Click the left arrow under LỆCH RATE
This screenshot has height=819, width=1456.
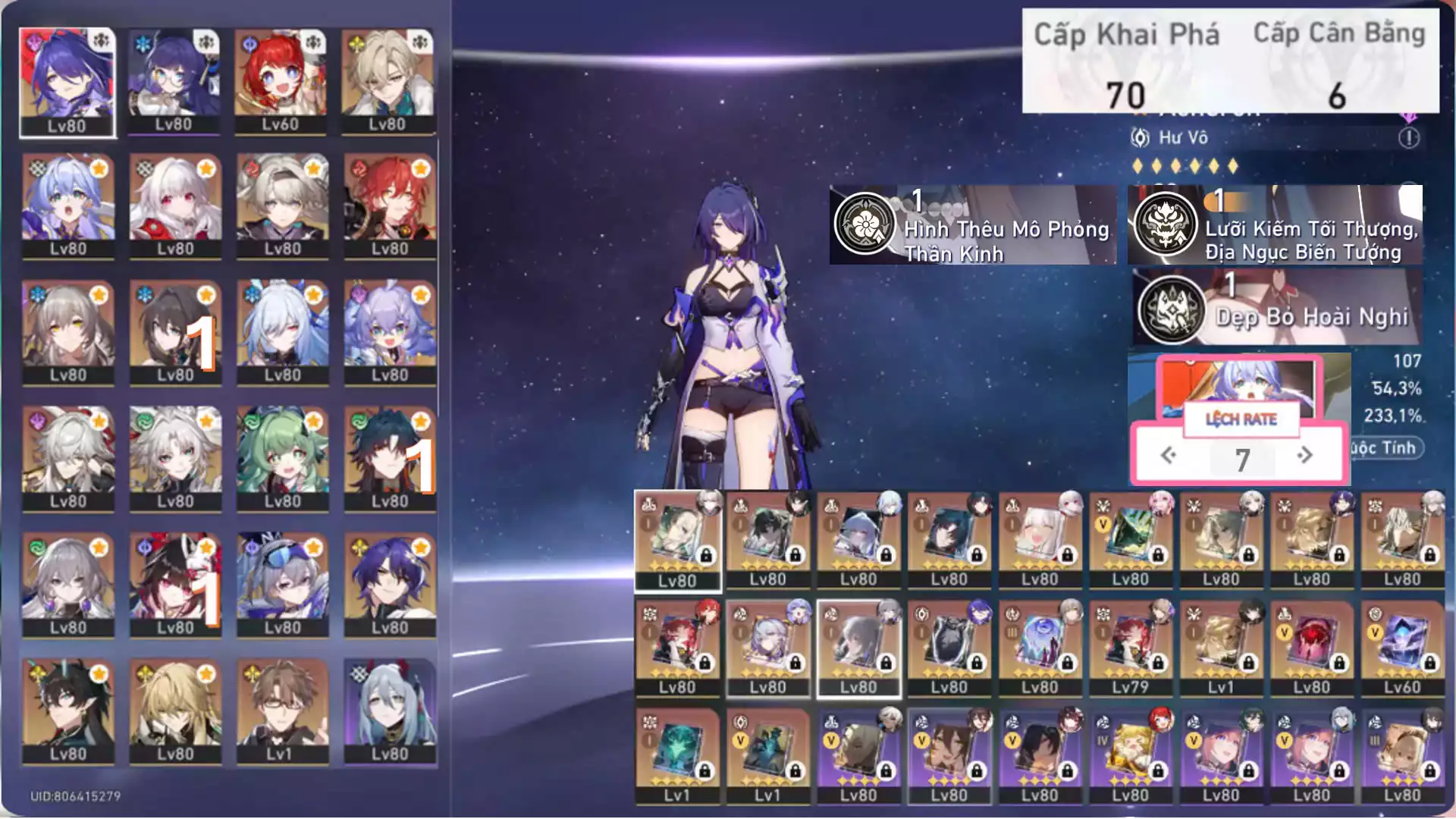tap(1169, 456)
